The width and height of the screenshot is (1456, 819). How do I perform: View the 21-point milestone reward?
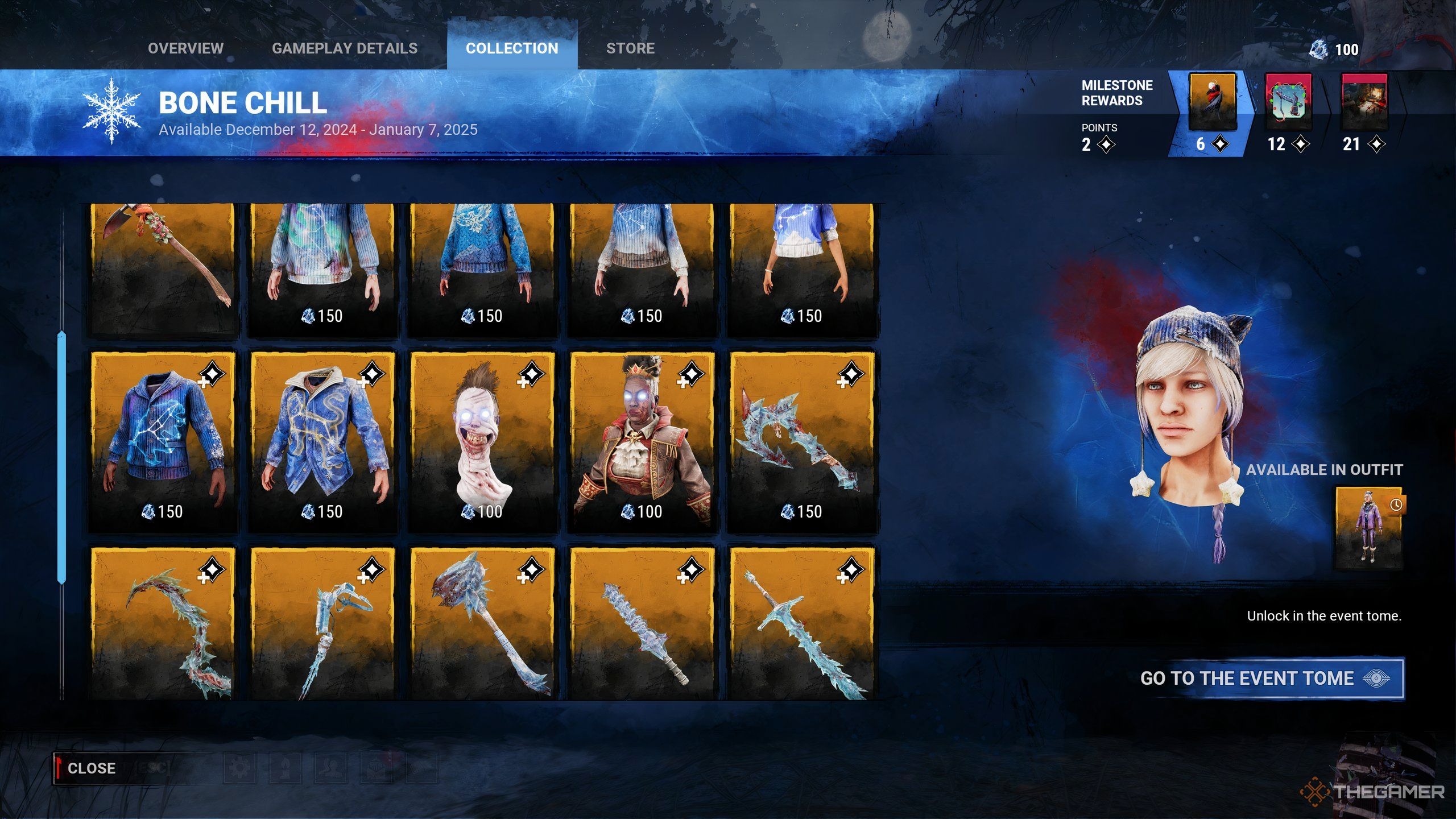point(1364,102)
